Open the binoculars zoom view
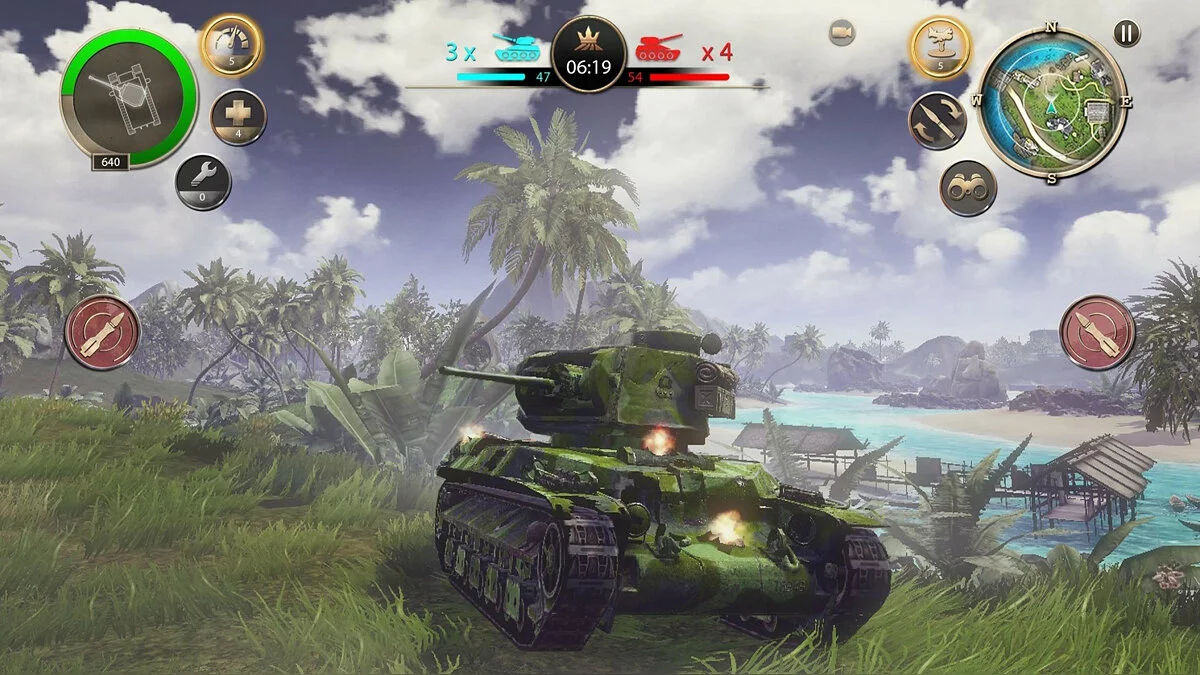 coord(968,188)
